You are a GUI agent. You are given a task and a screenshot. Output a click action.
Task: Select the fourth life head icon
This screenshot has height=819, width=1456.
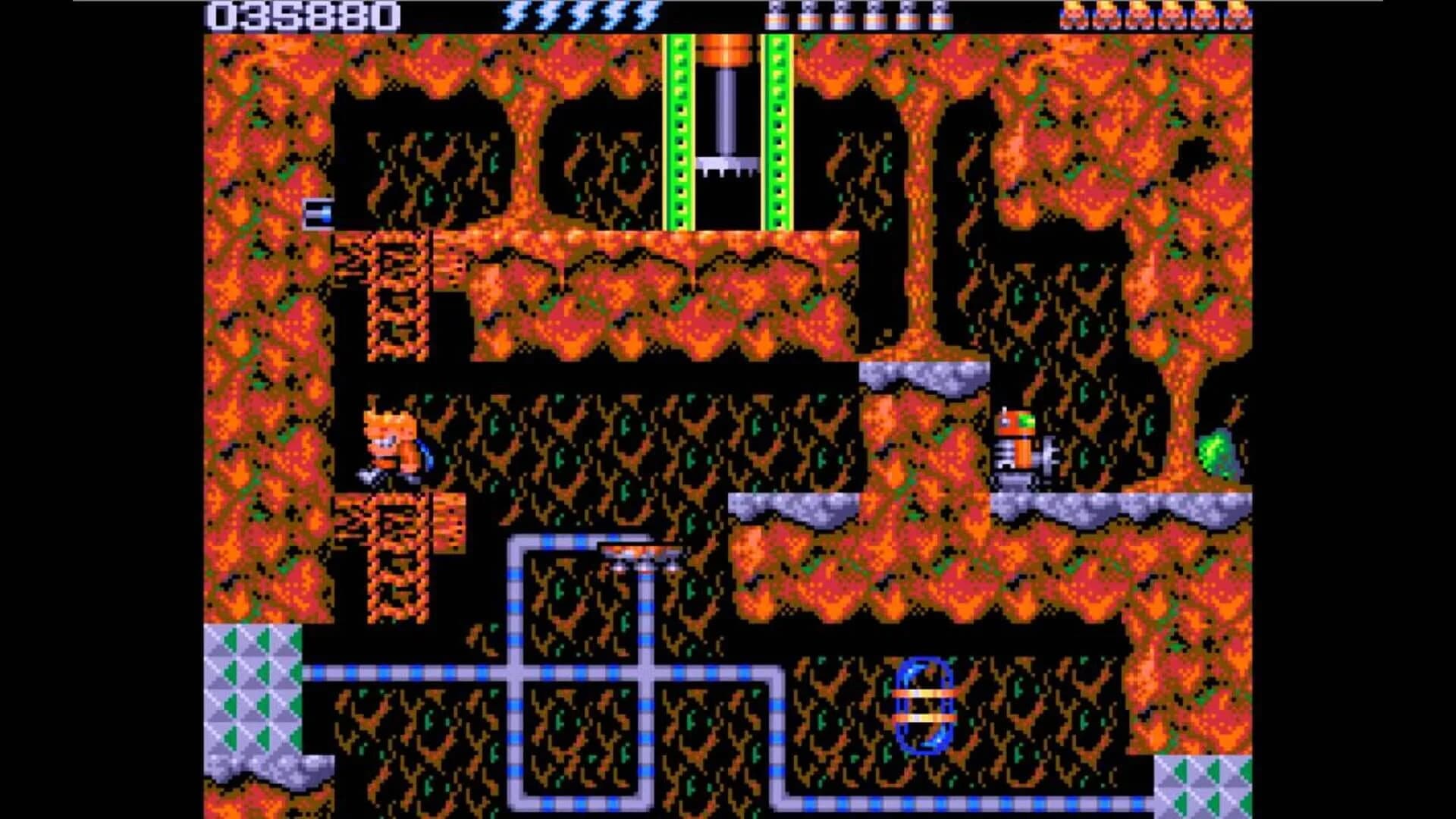click(x=1172, y=14)
